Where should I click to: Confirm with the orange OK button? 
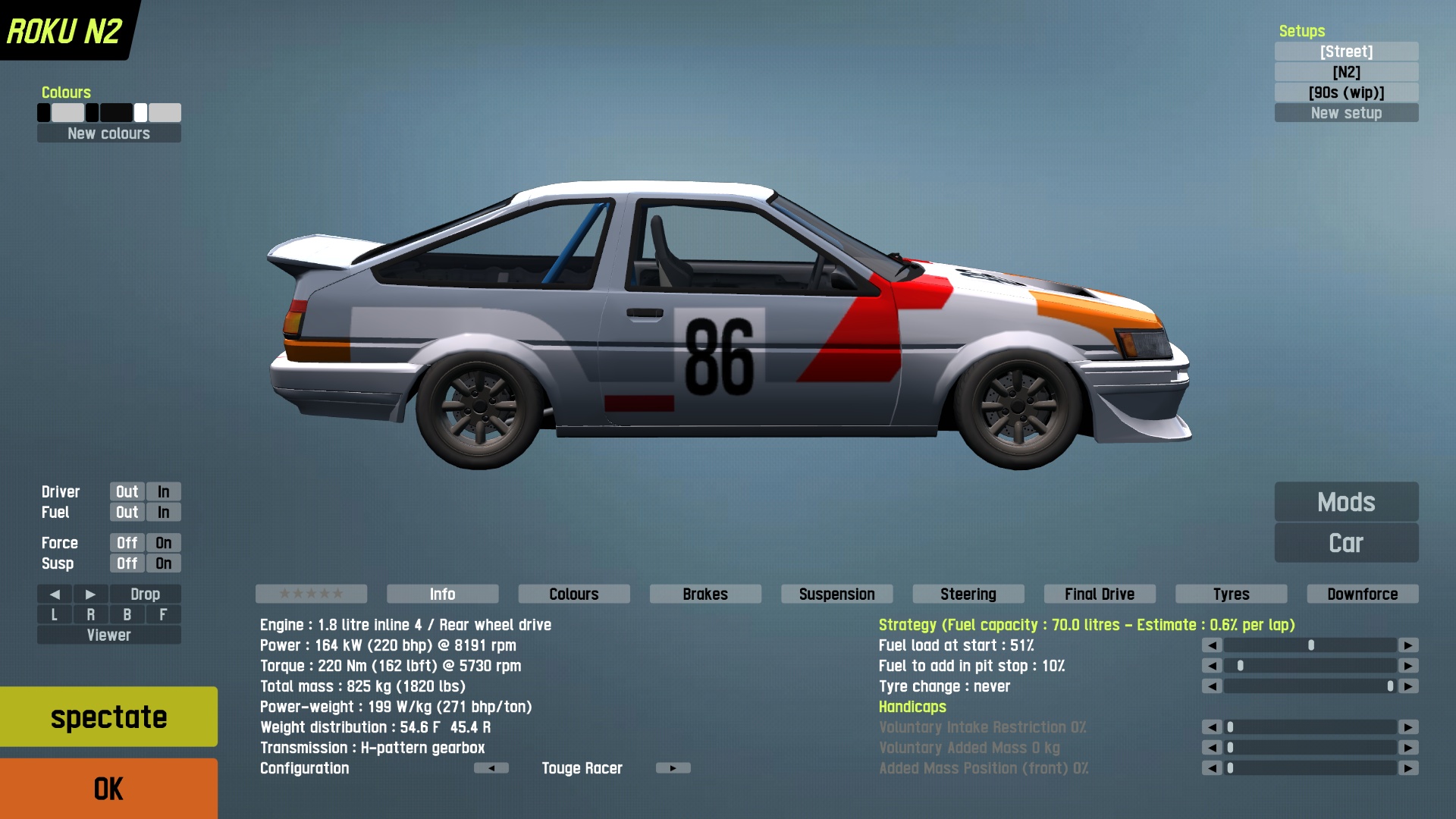tap(108, 789)
